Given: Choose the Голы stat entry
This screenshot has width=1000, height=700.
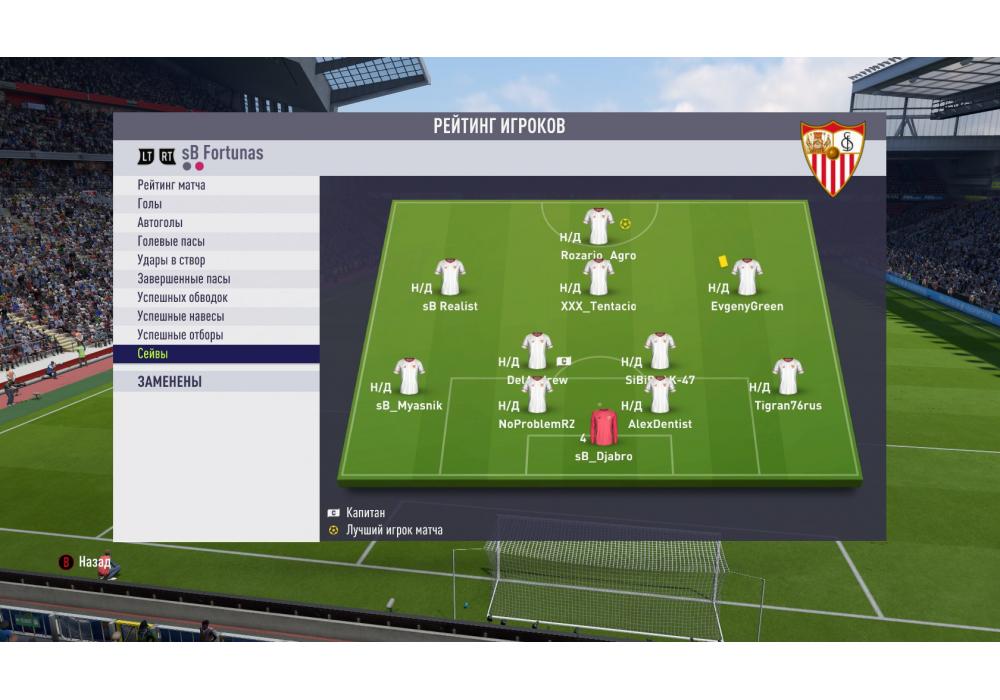Looking at the screenshot, I should pos(216,204).
